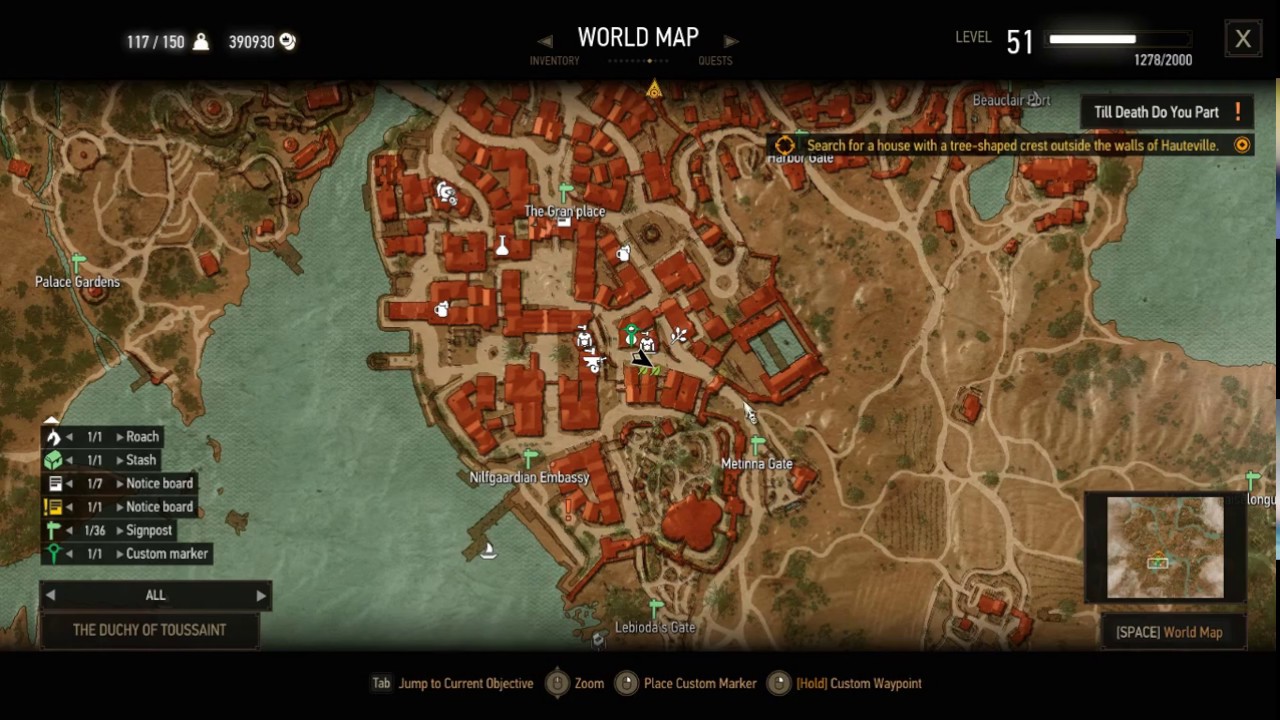
Task: Click the right arrow beside the ALL filter
Action: [261, 596]
